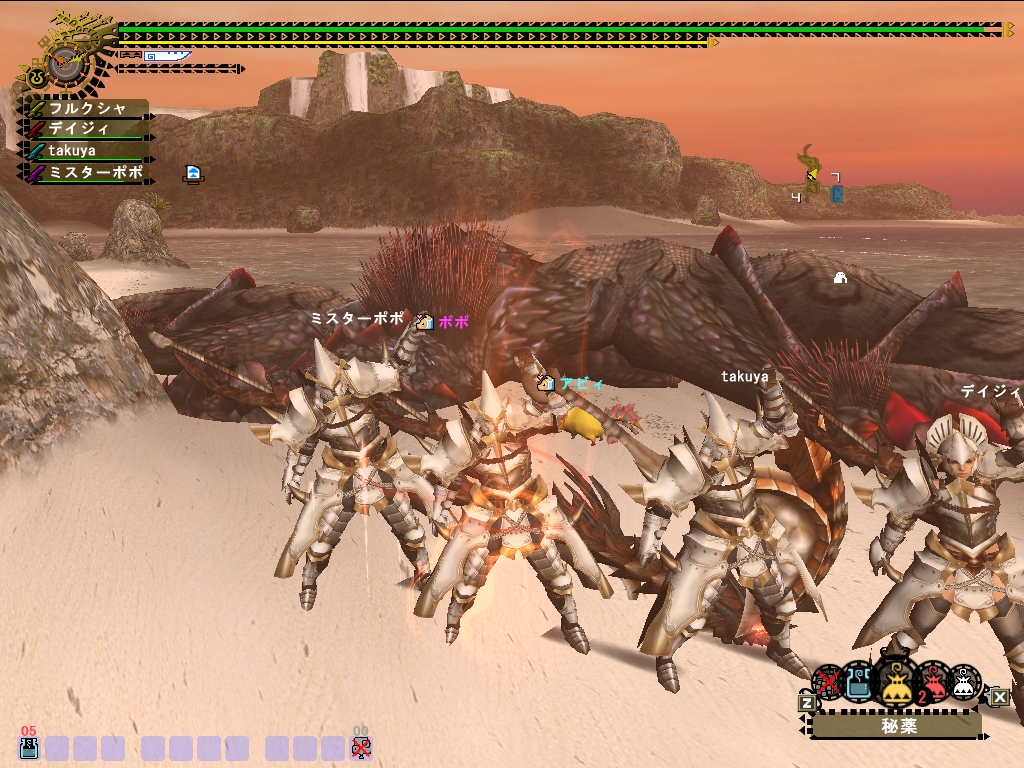Choose the blue potion flask in the item selector
This screenshot has height=768, width=1024.
tap(859, 681)
